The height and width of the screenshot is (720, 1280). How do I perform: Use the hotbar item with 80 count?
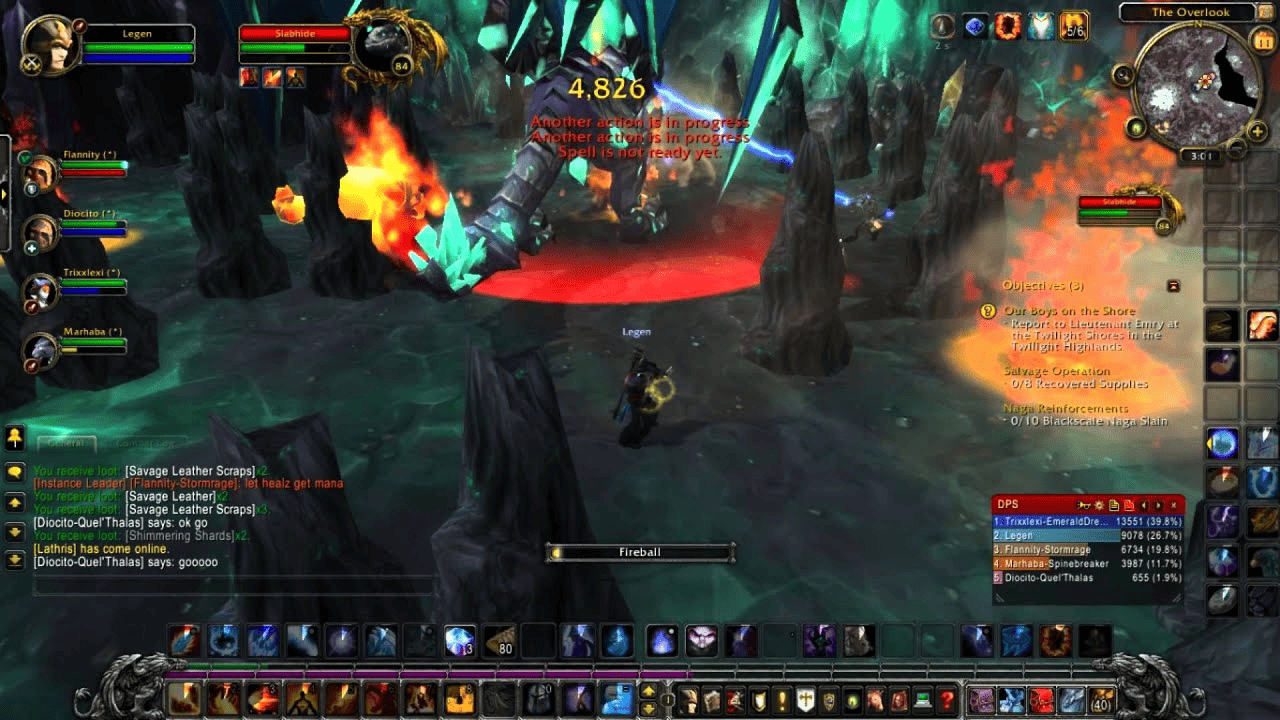pyautogui.click(x=499, y=641)
